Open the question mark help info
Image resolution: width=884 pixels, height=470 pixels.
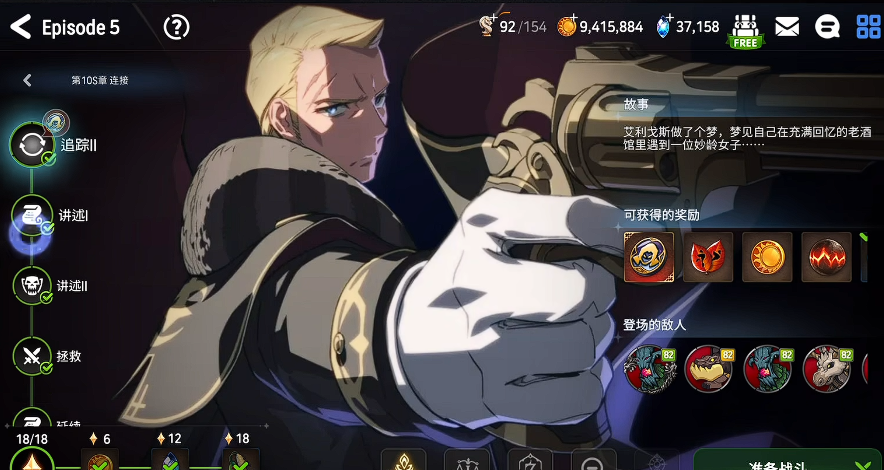point(176,27)
